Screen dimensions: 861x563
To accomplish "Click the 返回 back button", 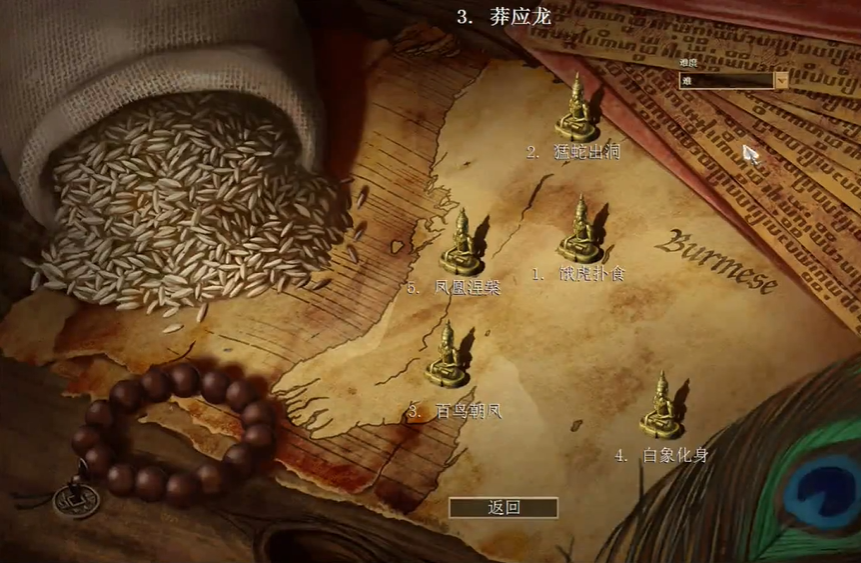I will point(503,507).
